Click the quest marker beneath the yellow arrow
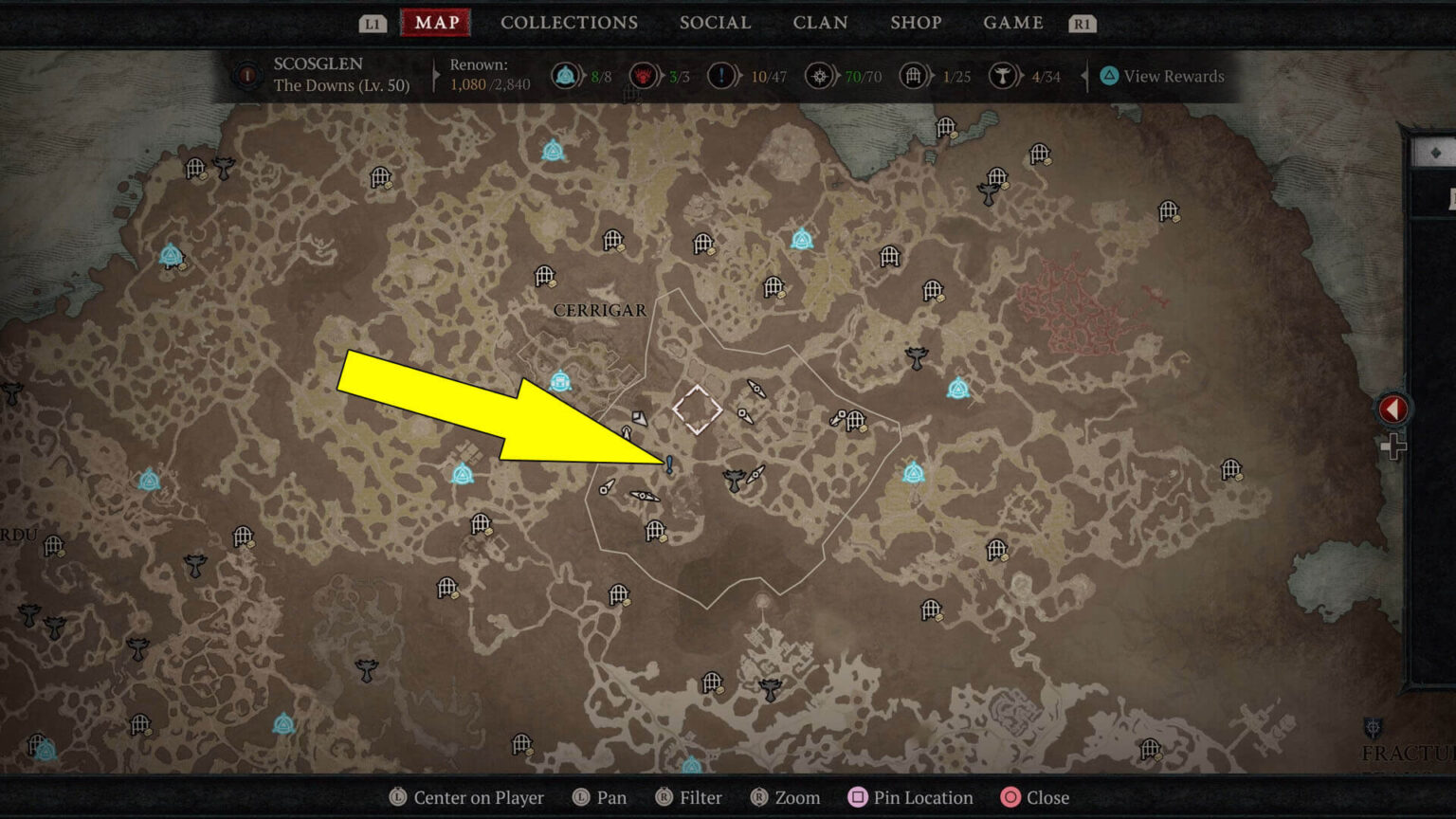1456x819 pixels. 669,464
